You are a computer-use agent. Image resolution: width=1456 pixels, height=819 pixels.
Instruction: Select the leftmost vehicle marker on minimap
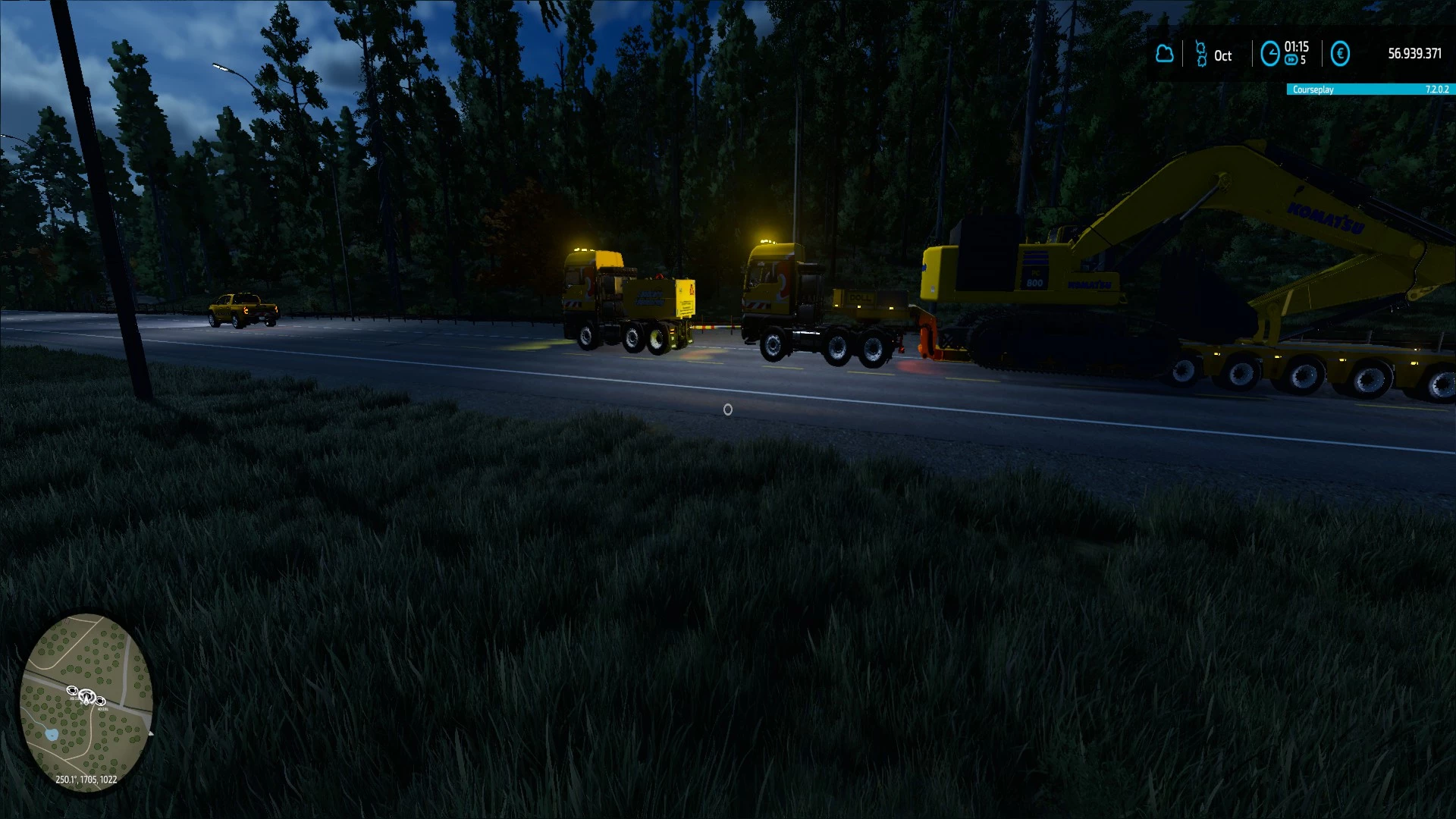click(73, 690)
